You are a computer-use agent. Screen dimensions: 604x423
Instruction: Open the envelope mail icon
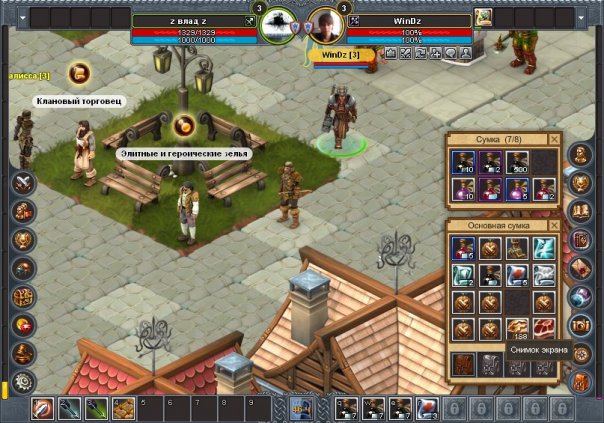(580, 268)
